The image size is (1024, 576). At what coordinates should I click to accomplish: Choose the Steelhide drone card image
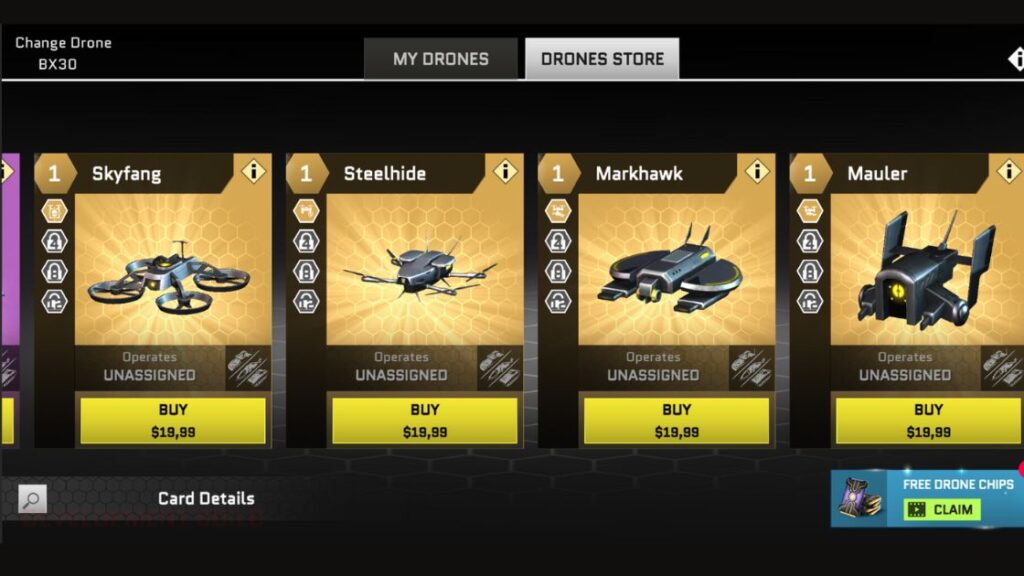[420, 273]
